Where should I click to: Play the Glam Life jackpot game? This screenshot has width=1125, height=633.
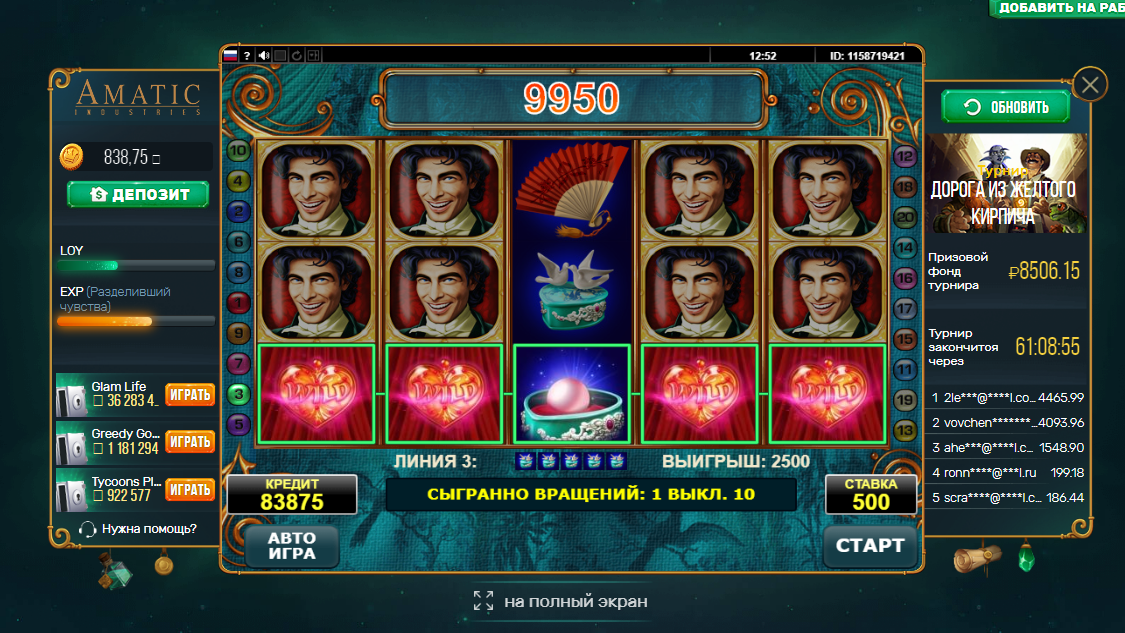[190, 394]
